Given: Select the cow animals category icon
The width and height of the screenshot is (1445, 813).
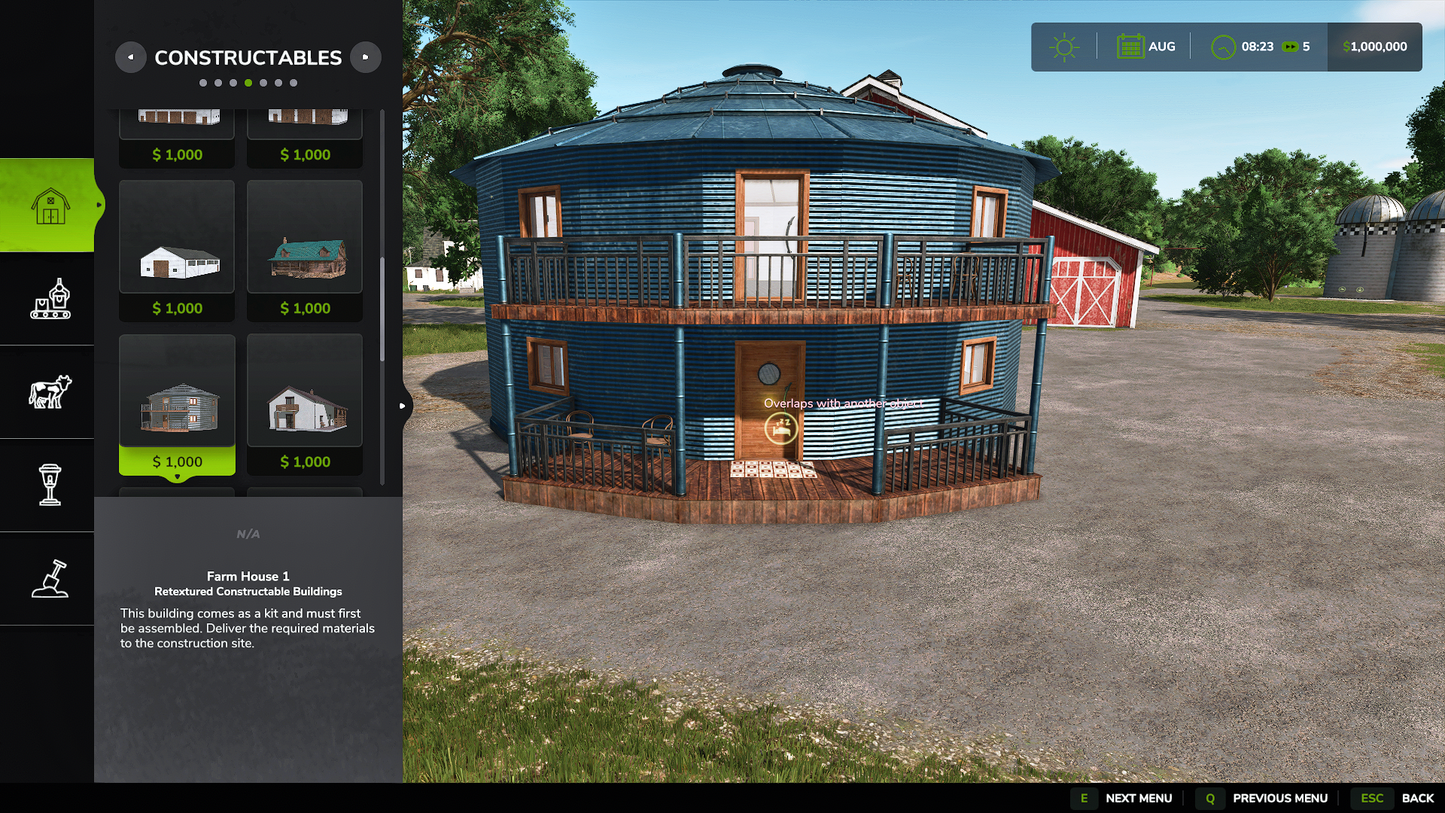Looking at the screenshot, I should click(x=46, y=391).
